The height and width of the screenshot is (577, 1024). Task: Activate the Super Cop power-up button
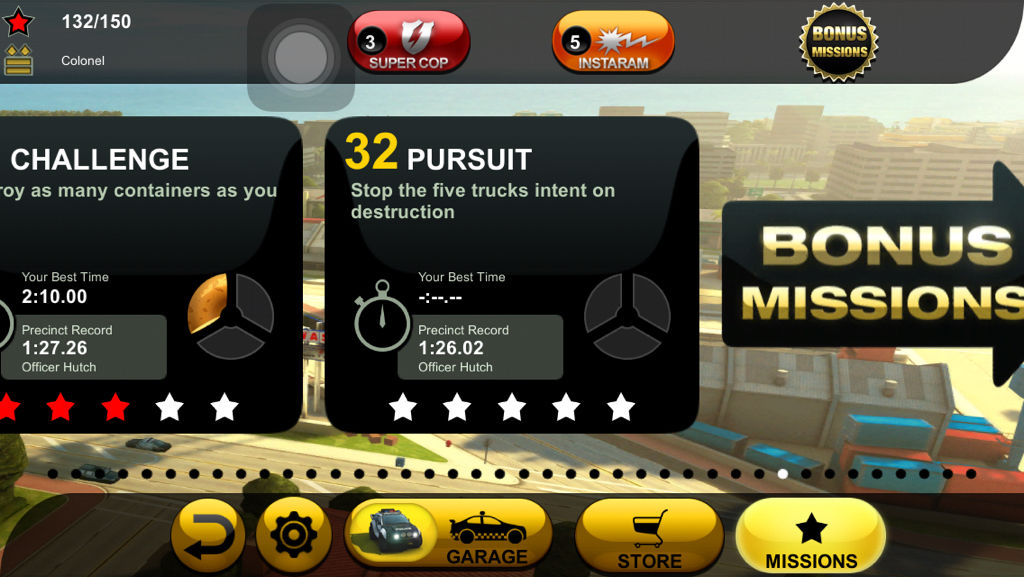(408, 42)
